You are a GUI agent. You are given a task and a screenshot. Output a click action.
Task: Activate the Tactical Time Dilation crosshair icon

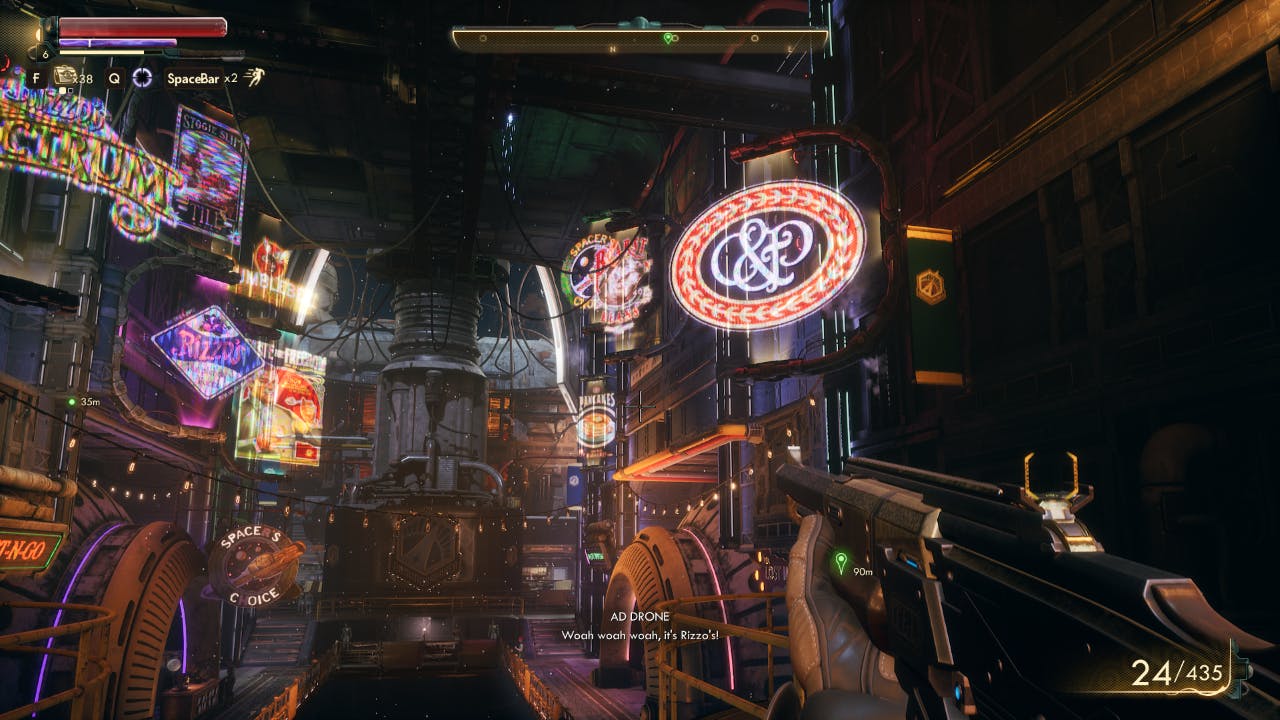click(x=142, y=77)
